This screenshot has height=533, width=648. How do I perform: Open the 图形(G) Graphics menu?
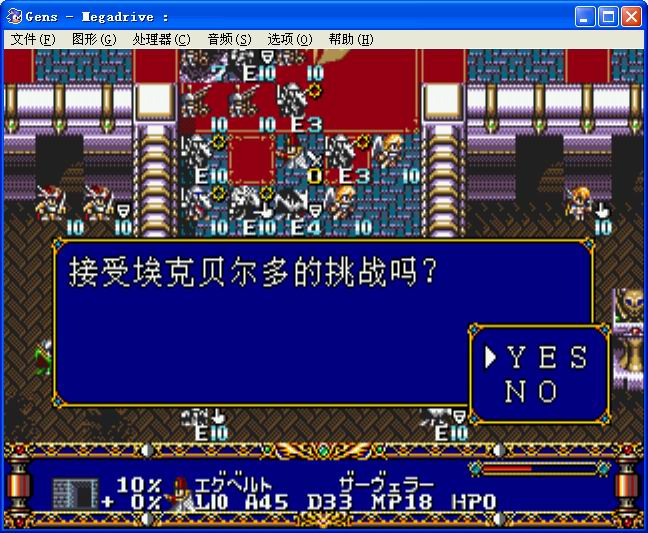(94, 39)
